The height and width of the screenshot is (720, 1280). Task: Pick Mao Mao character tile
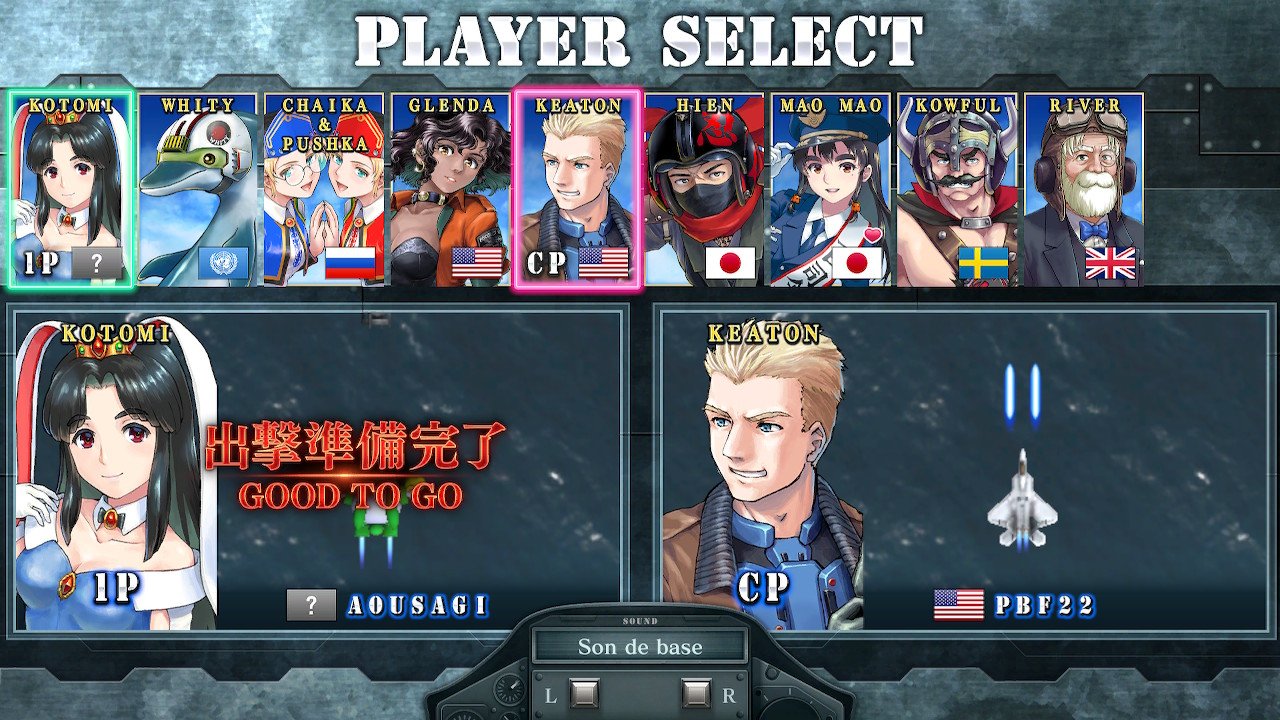(830, 190)
